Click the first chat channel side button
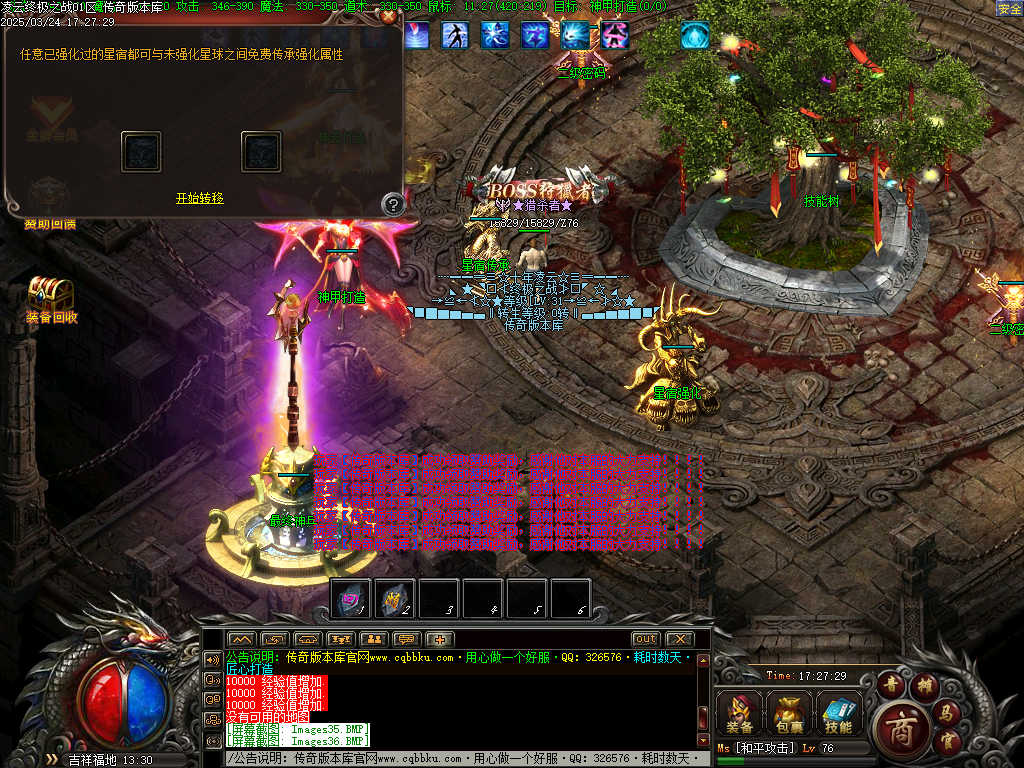This screenshot has height=768, width=1024. 213,659
